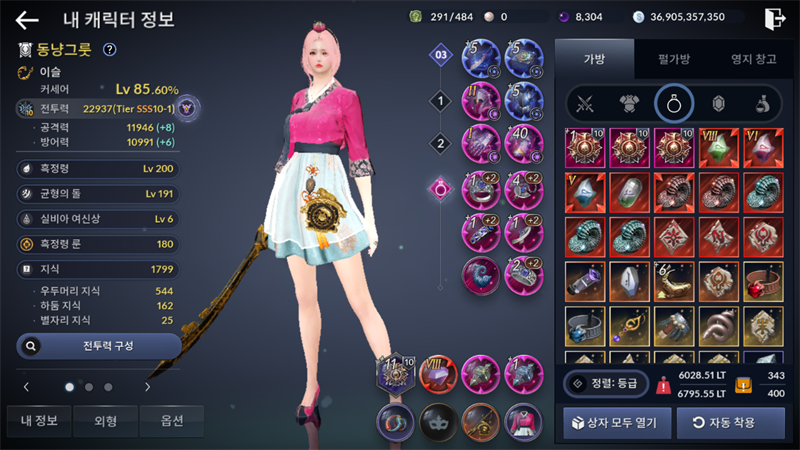
Task: Open the 지식 knowledge row
Action: pos(99,268)
